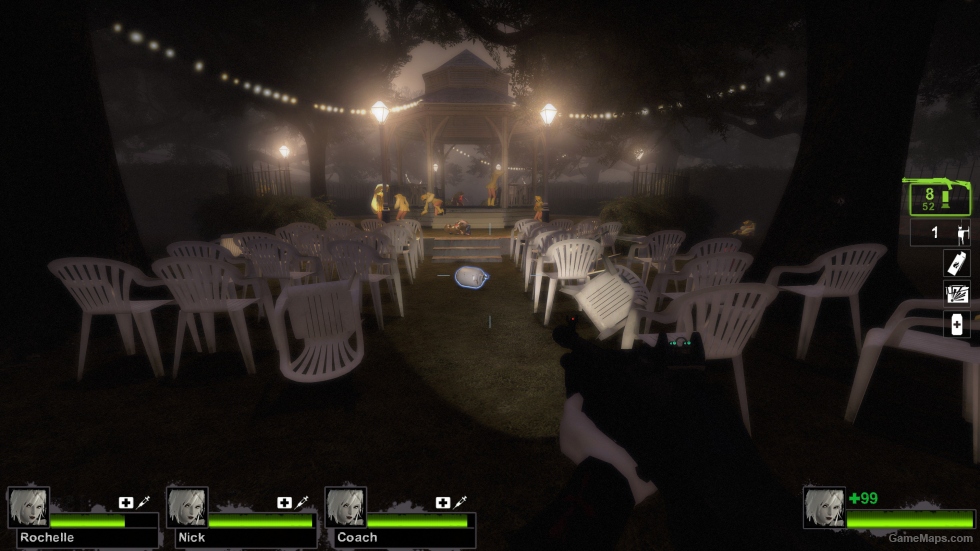Equip the throwable carton item slot

pos(957,264)
